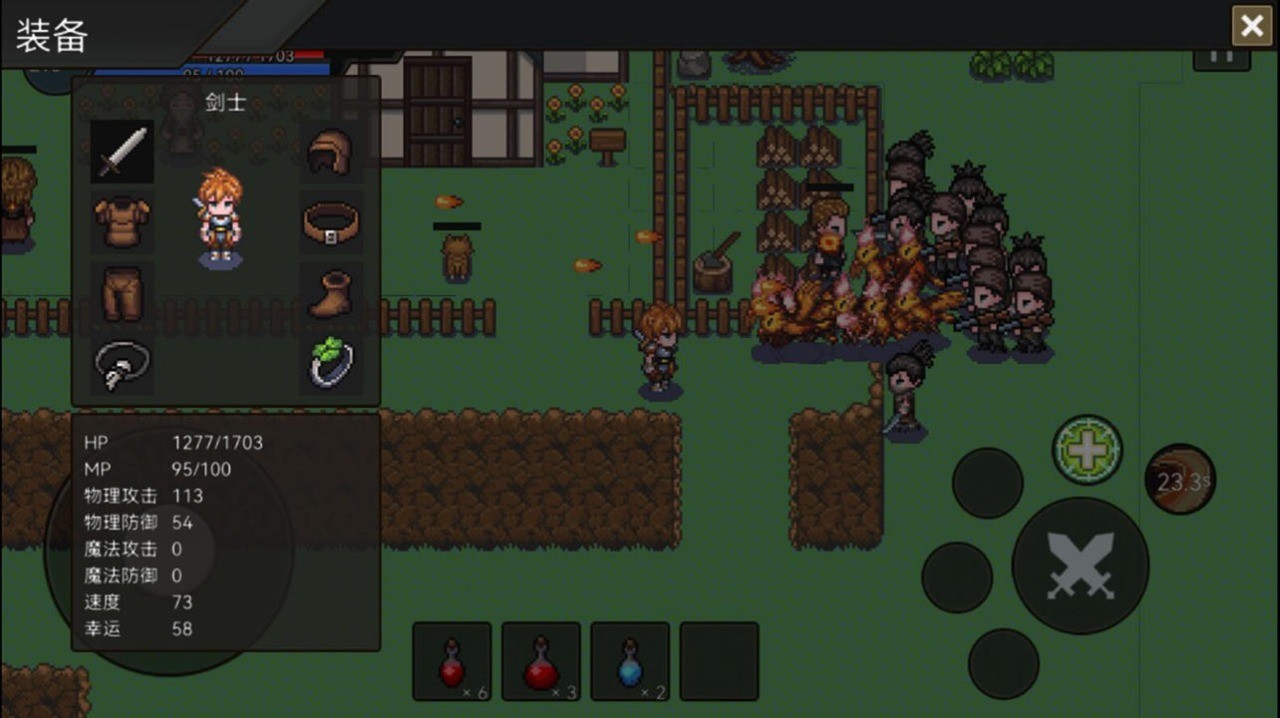Select the leather helmet slot
The height and width of the screenshot is (718, 1280).
pos(331,152)
